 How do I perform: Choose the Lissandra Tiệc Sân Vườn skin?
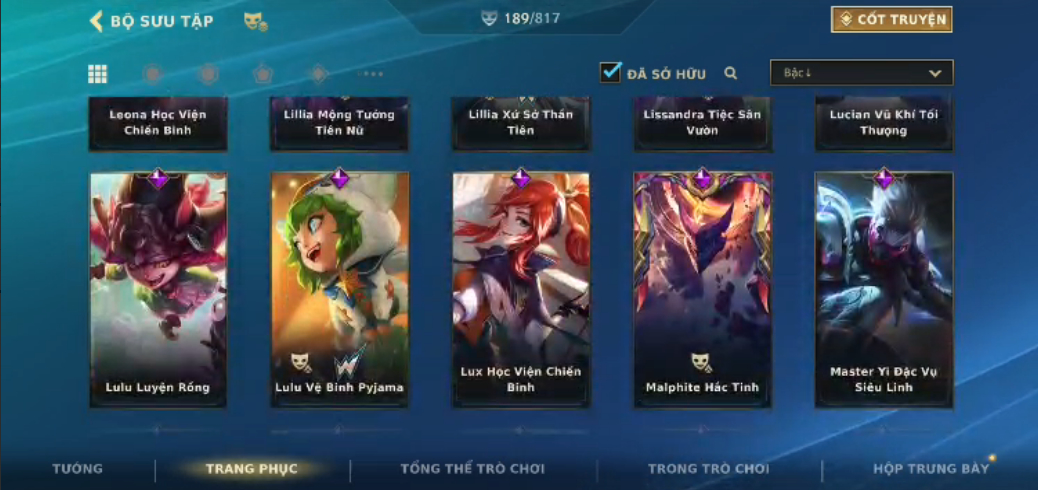pos(702,123)
